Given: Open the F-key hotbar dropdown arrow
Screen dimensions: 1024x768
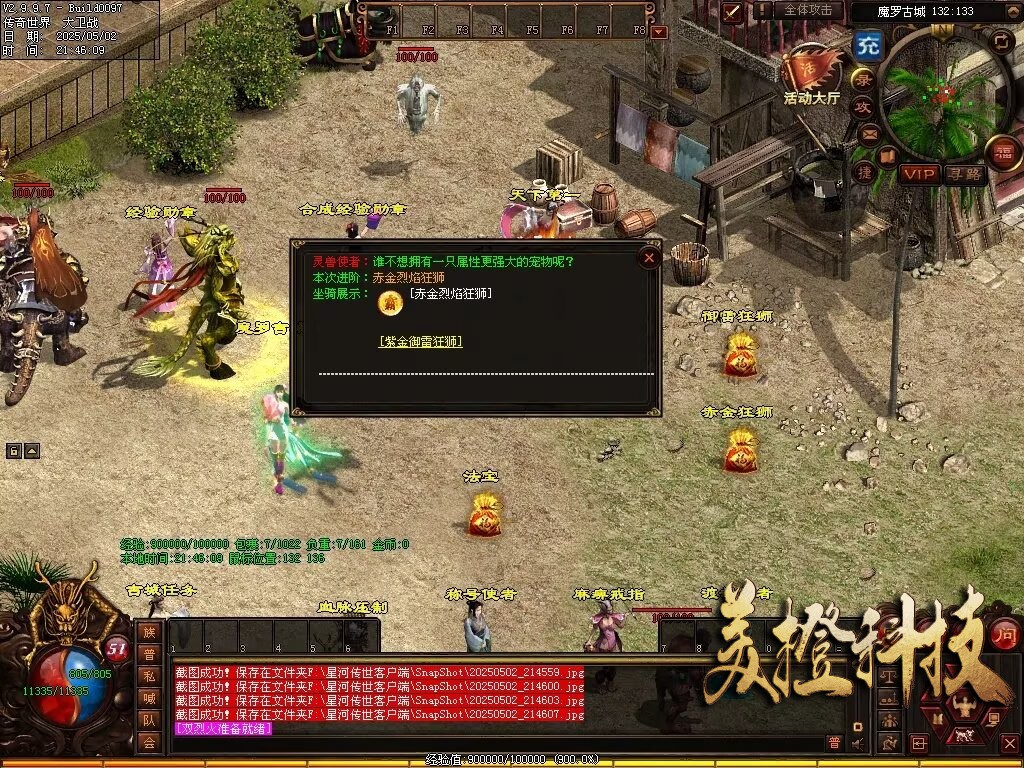Looking at the screenshot, I should coord(658,32).
